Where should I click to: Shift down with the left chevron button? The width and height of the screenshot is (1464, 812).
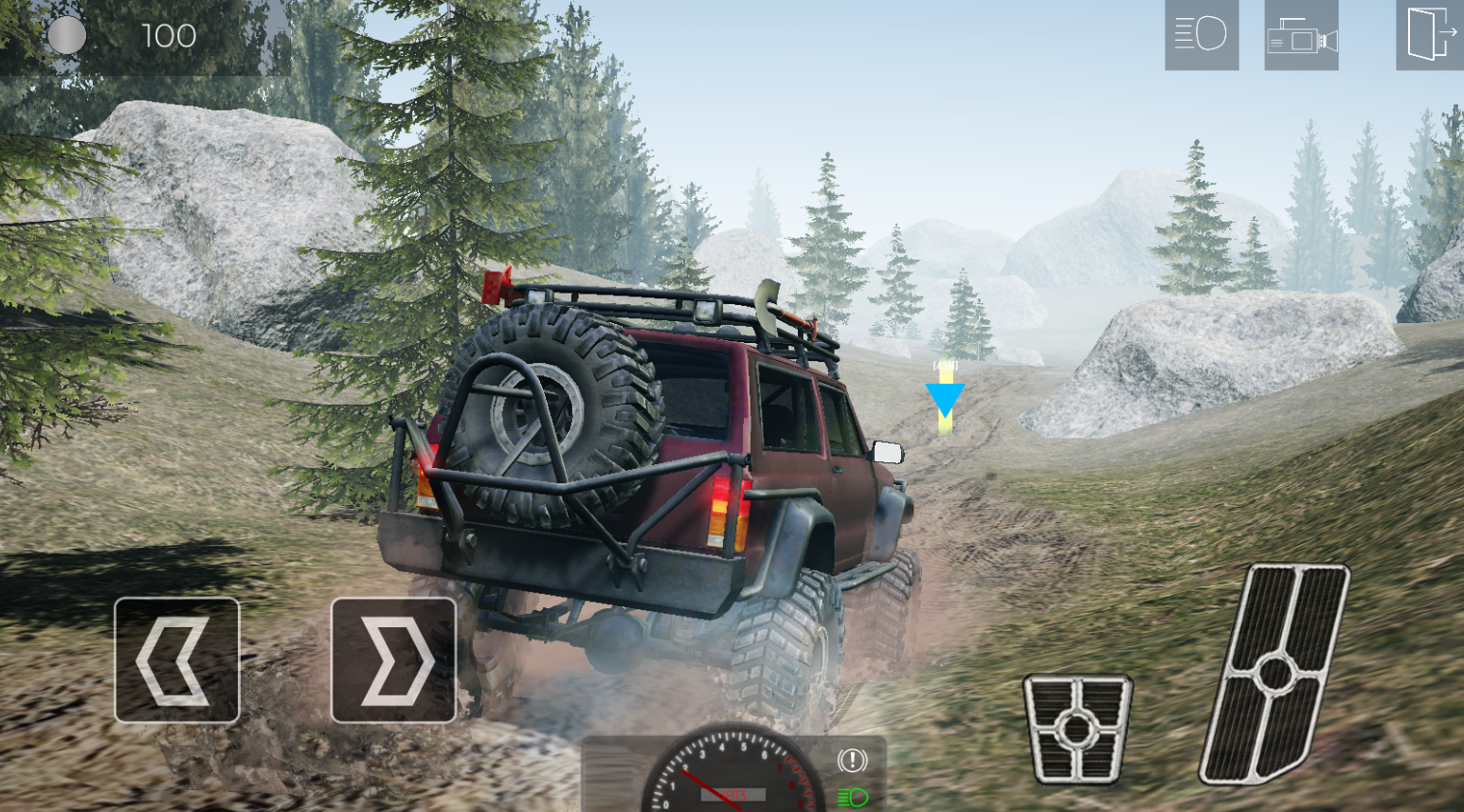click(x=176, y=658)
